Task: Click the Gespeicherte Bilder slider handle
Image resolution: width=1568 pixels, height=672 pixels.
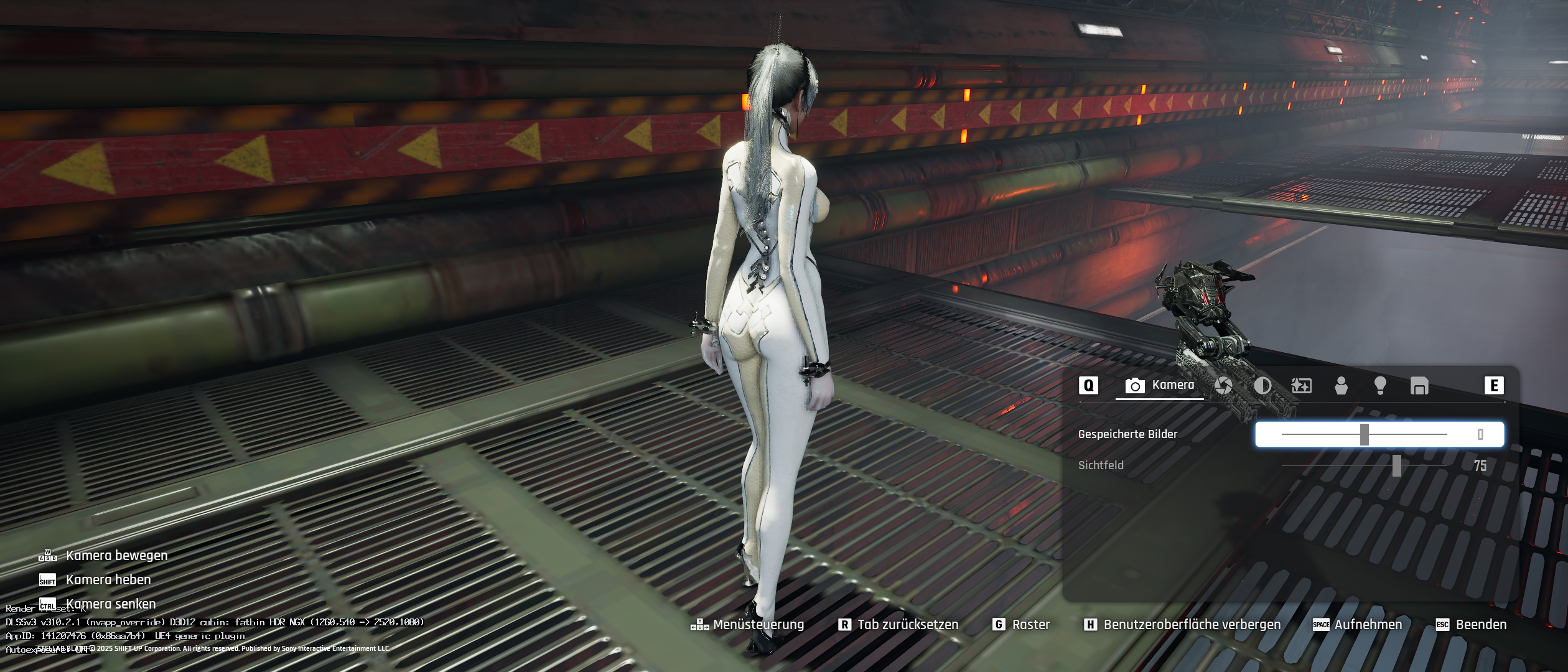Action: pyautogui.click(x=1365, y=434)
